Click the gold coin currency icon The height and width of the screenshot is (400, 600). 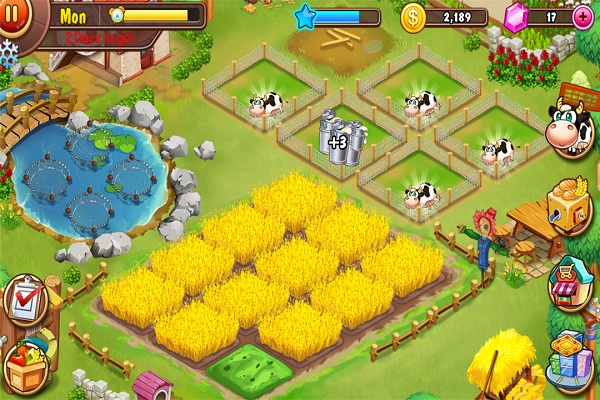coord(413,17)
